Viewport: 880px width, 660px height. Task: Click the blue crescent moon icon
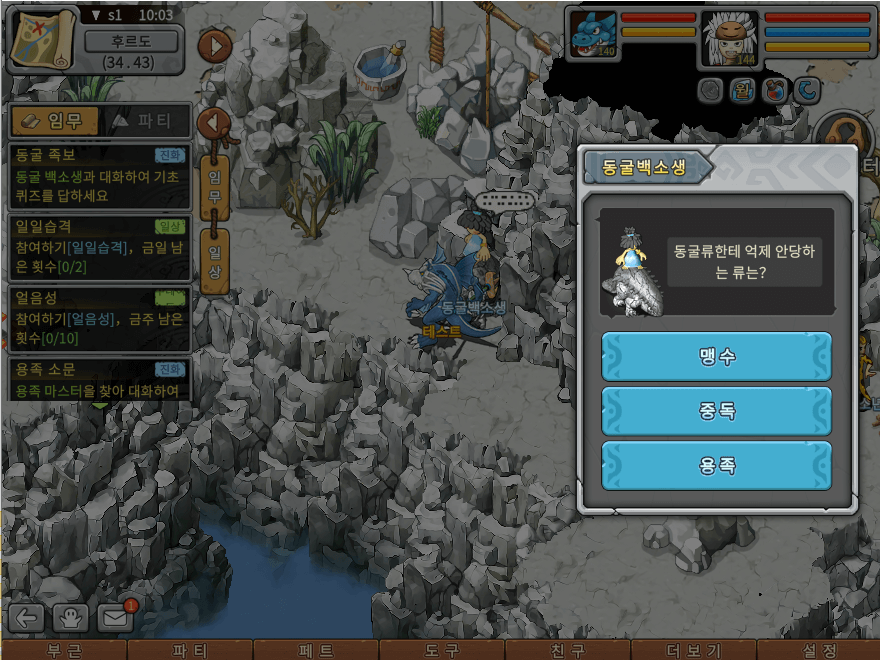pos(806,91)
